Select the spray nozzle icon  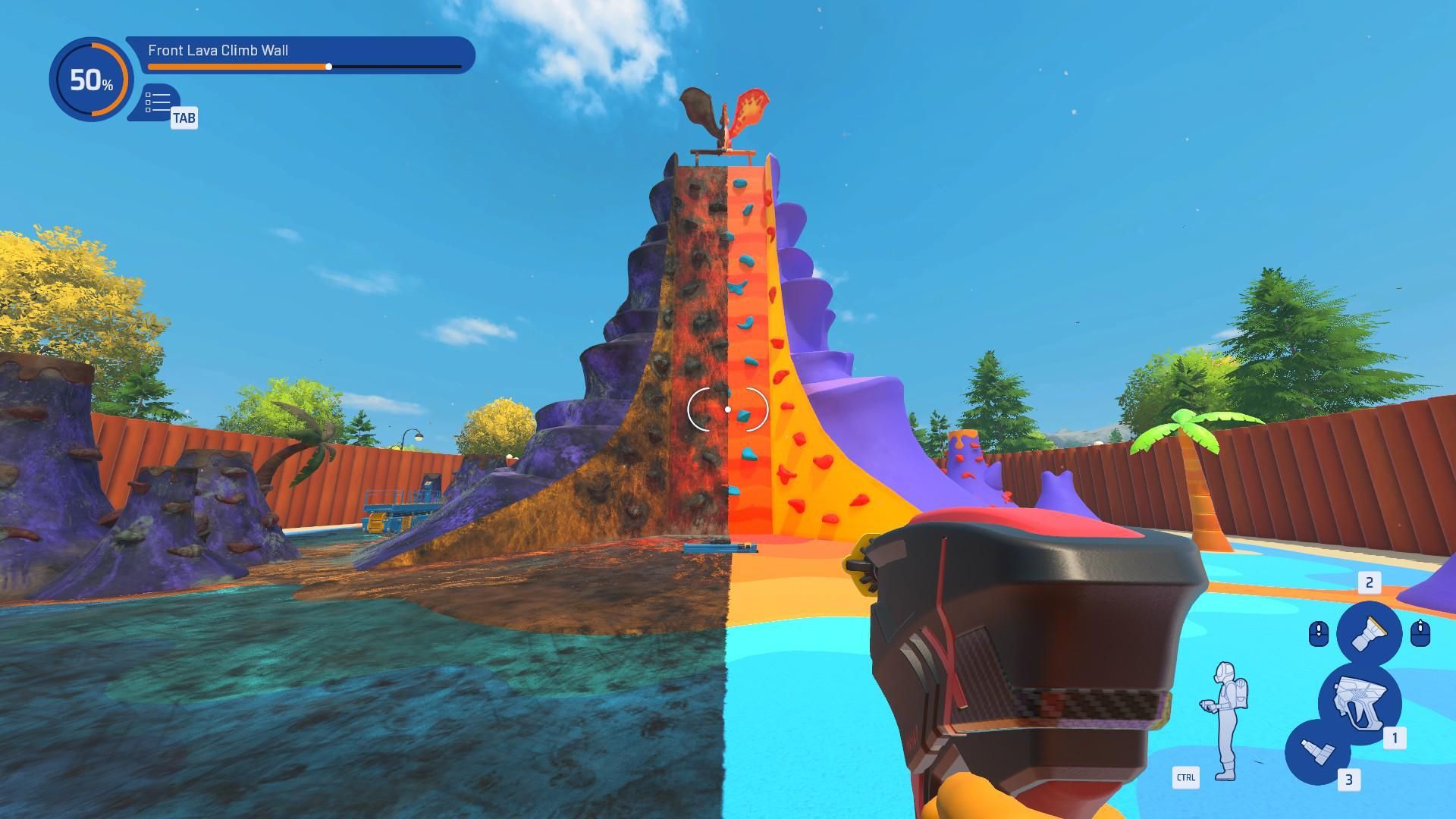click(x=1369, y=631)
